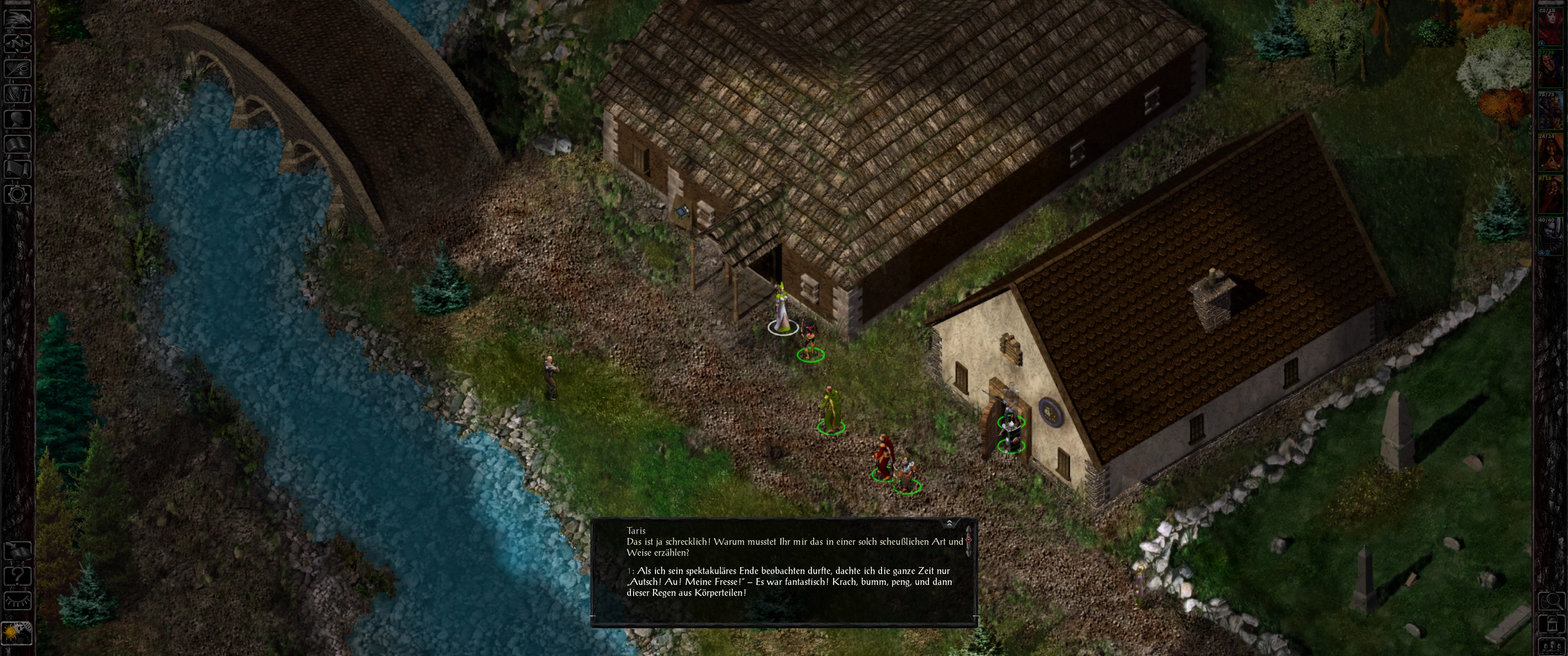Choose dialogue reply 1 about the spectacular end
Image resolution: width=1568 pixels, height=656 pixels.
[x=788, y=582]
